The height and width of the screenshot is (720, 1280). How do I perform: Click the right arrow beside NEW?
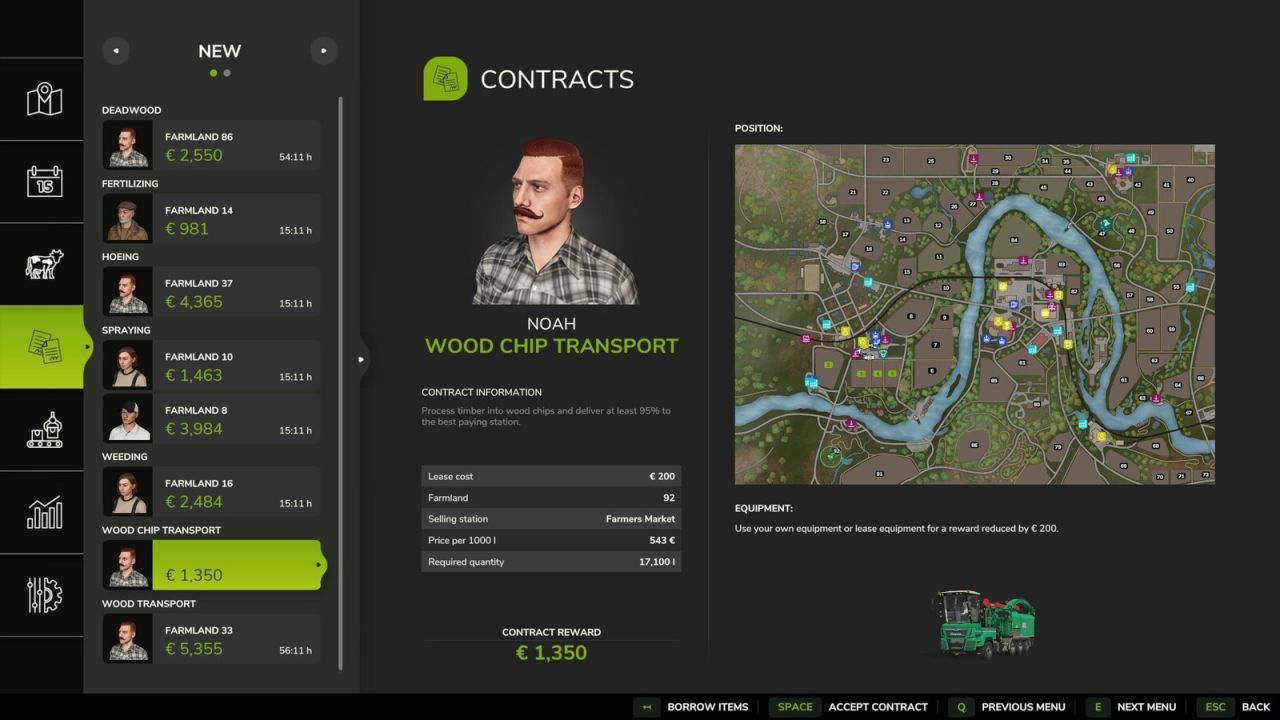pos(323,50)
